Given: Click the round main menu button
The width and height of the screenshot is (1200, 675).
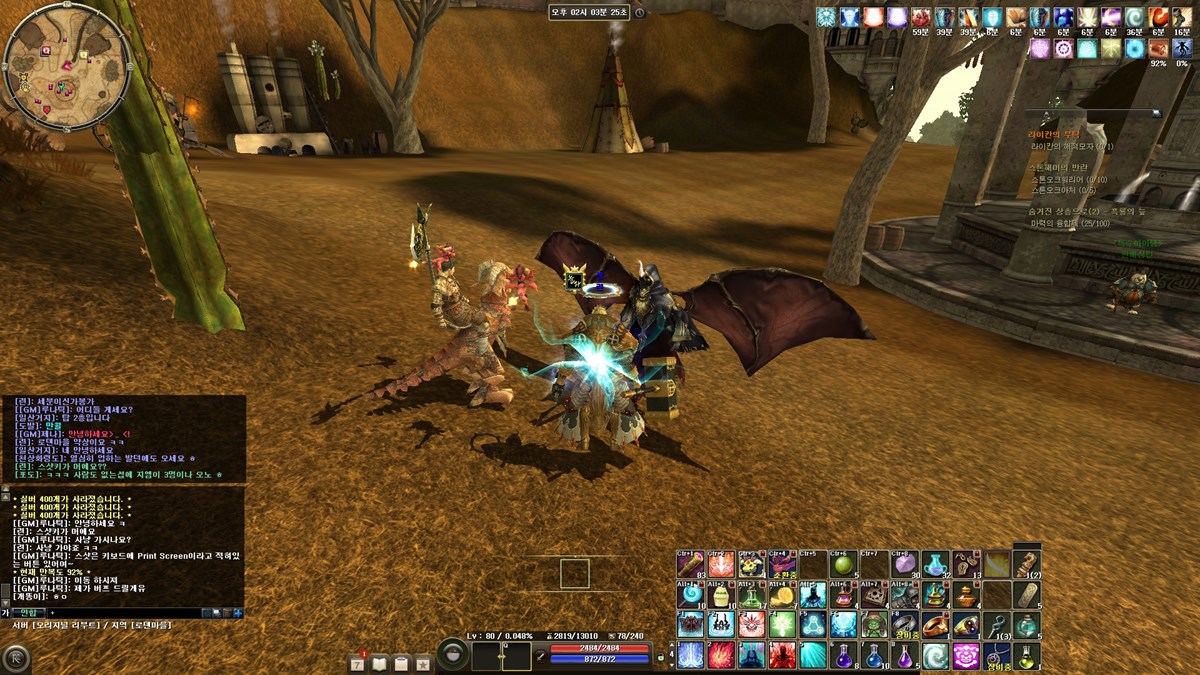Looking at the screenshot, I should (16, 657).
